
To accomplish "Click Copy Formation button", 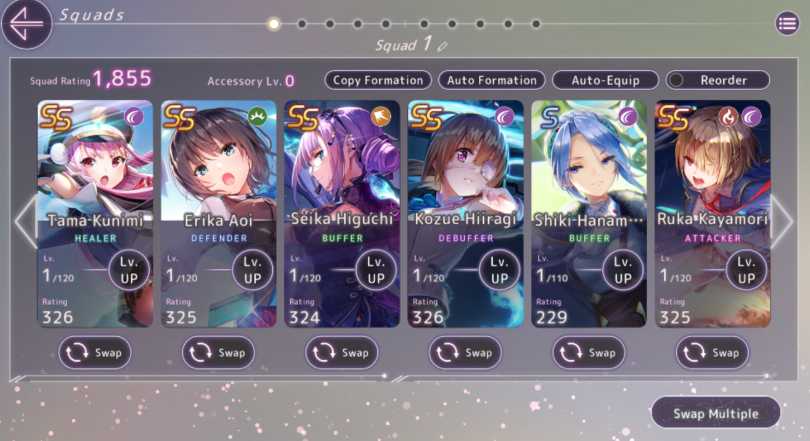I will tap(378, 80).
